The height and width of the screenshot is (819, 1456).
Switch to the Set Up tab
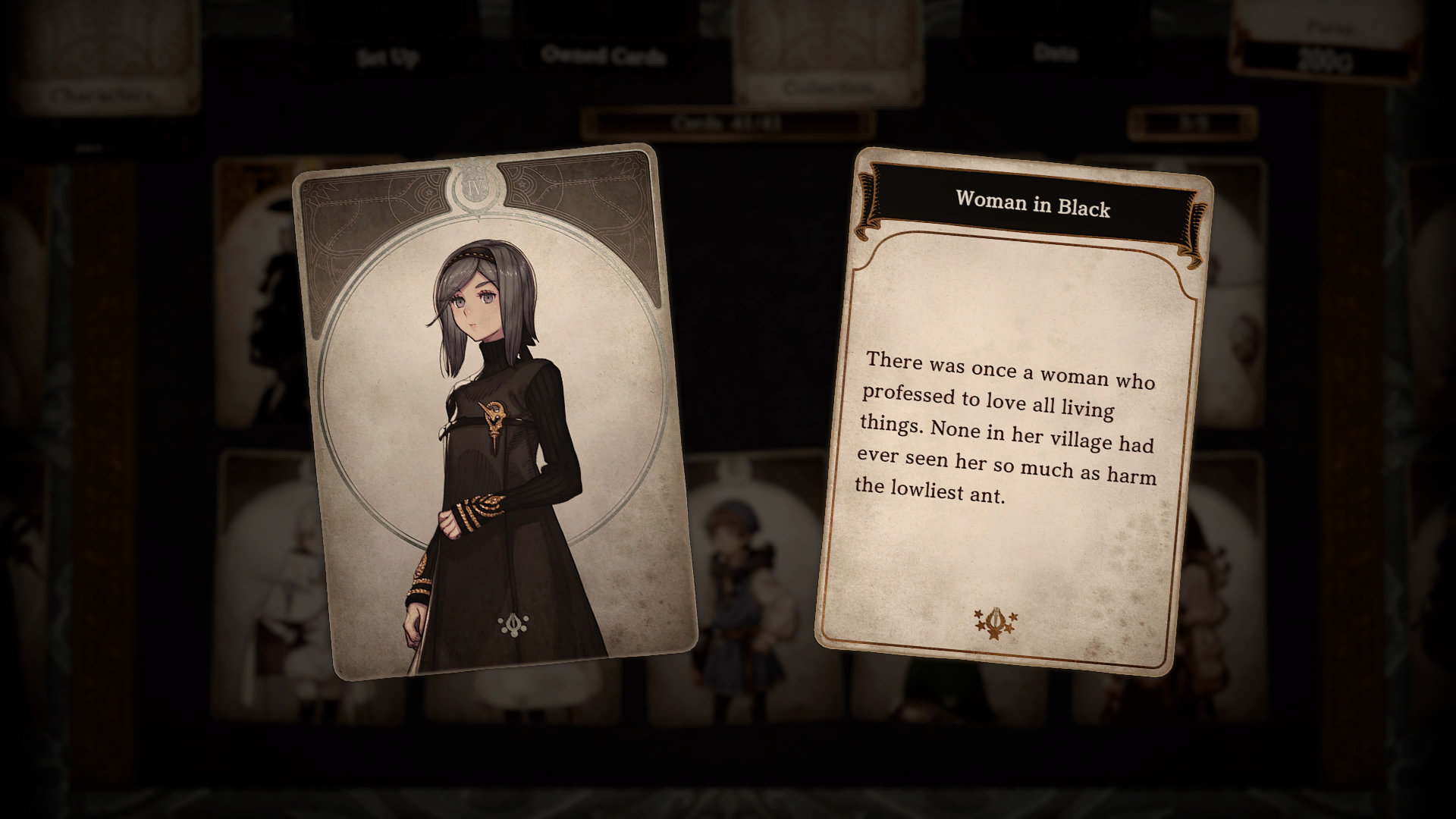coord(388,58)
